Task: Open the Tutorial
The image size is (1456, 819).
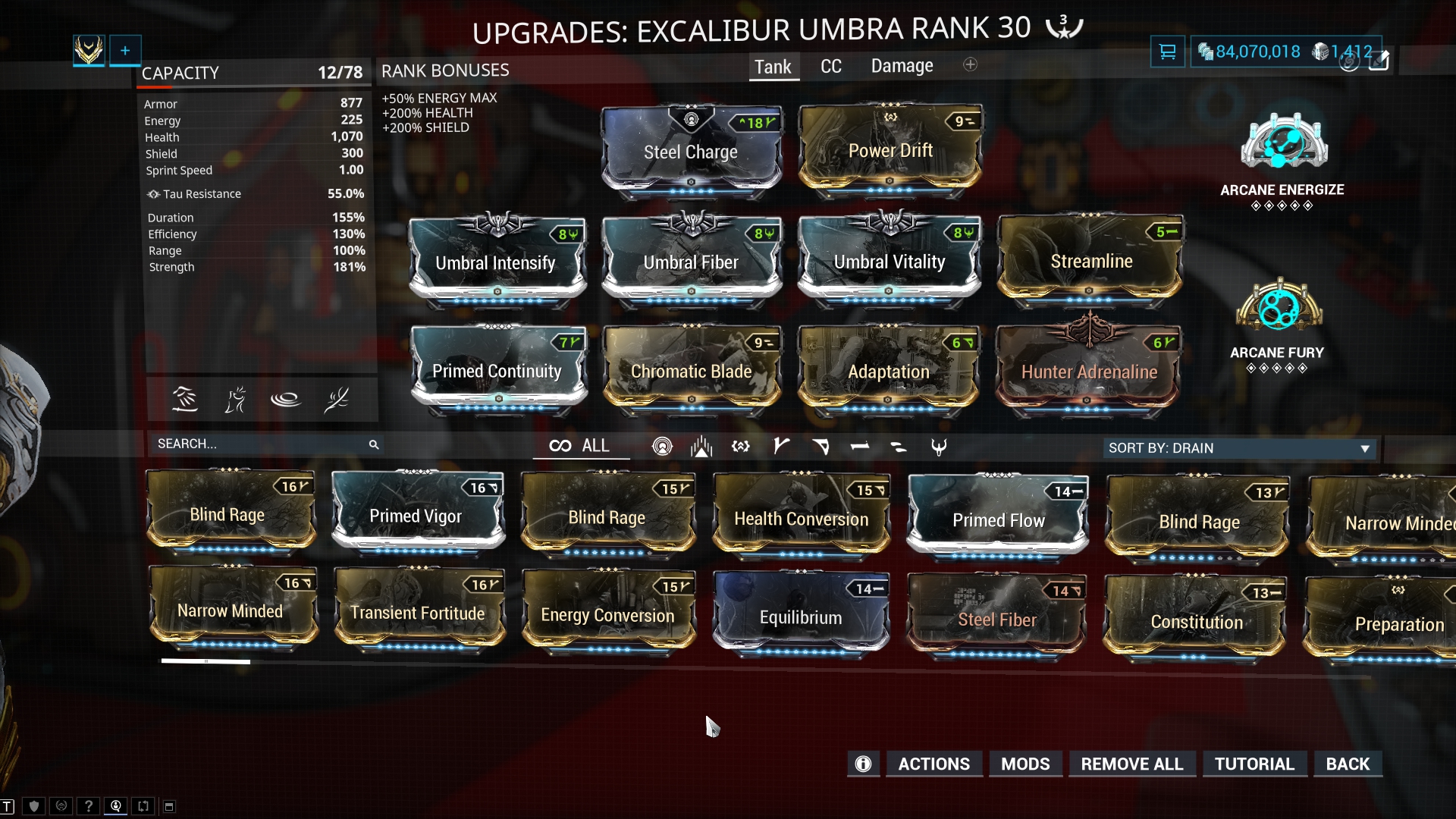Action: (1254, 764)
